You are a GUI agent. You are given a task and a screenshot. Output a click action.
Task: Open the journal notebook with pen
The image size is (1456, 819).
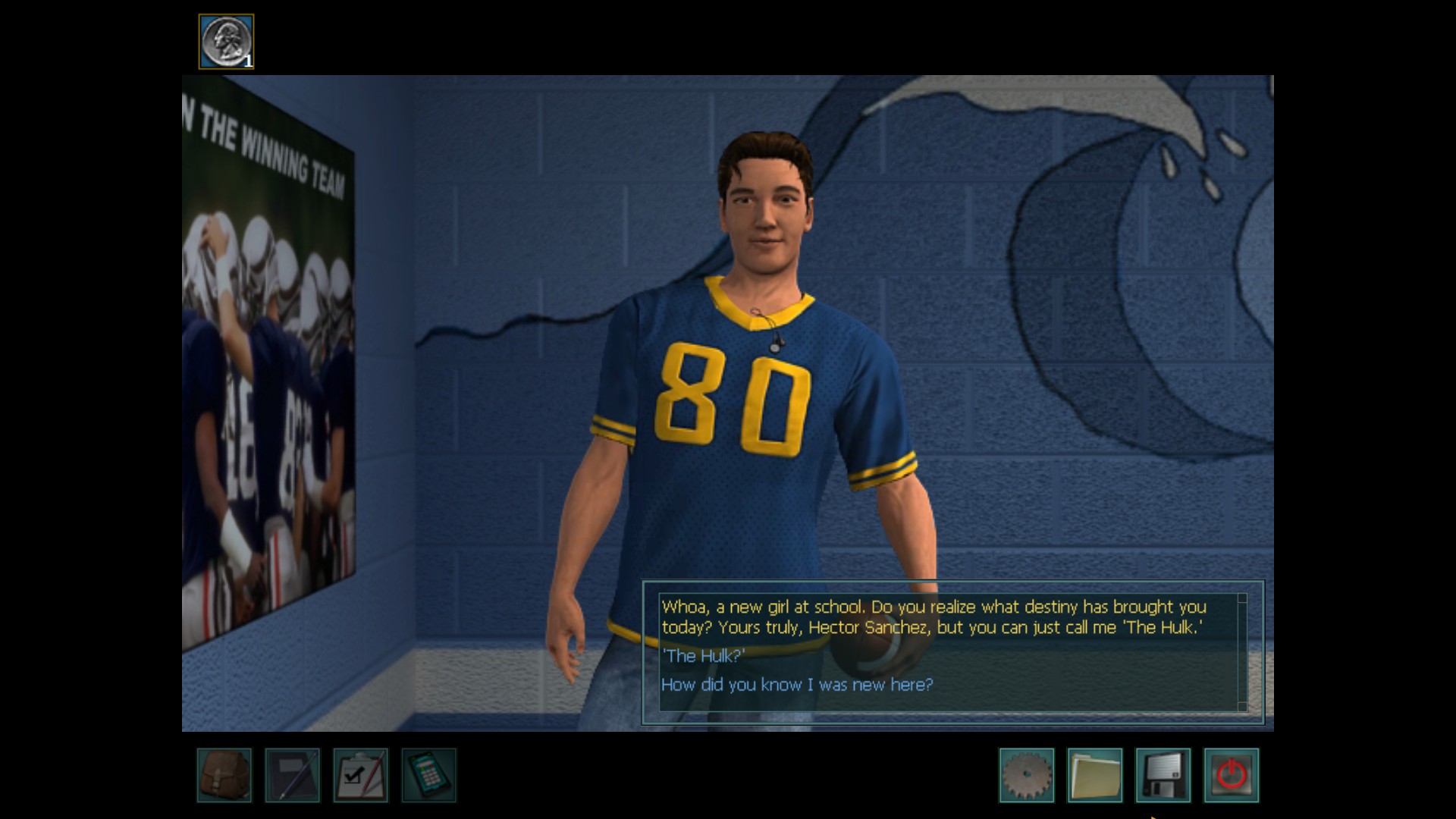(293, 775)
